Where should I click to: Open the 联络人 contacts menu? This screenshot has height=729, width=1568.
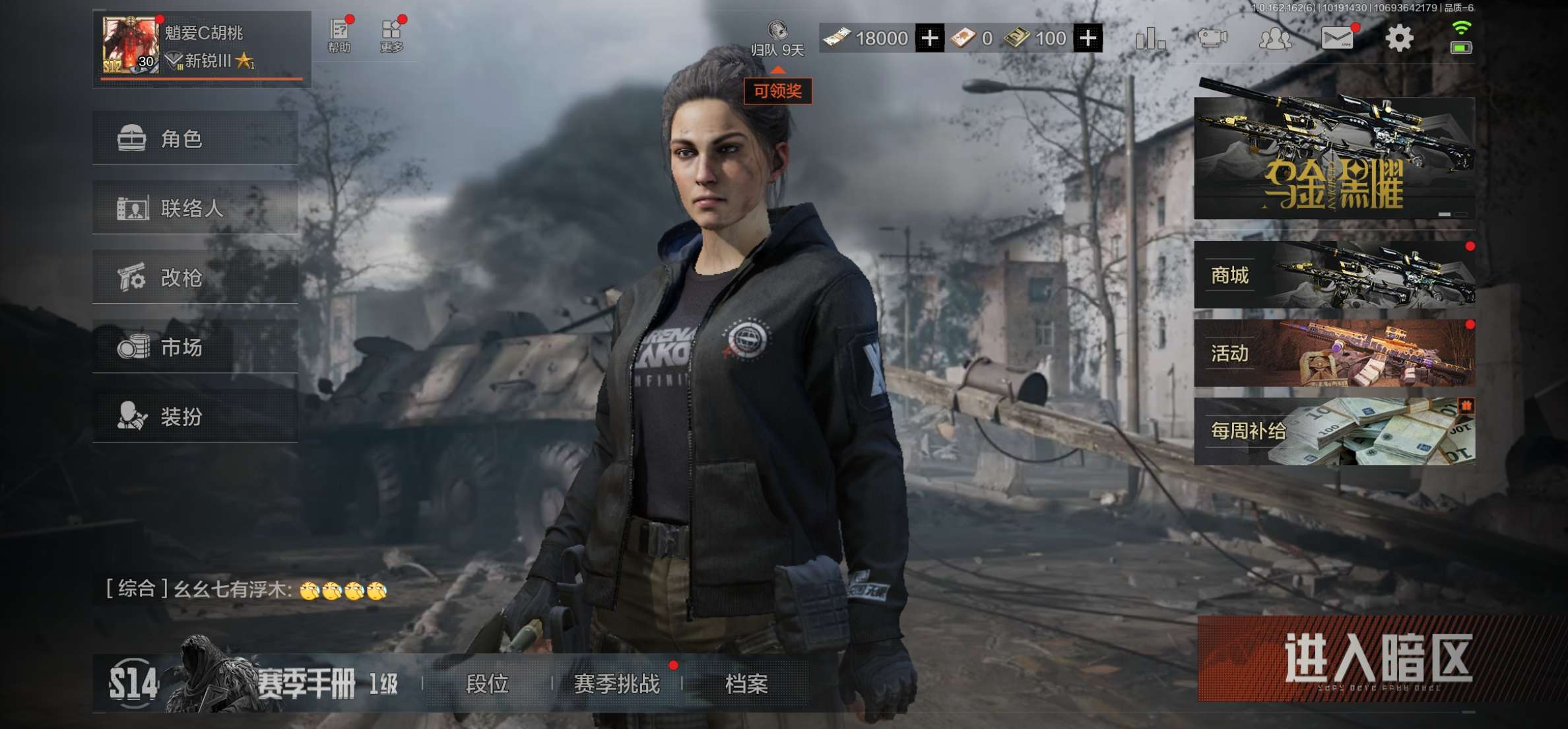(x=195, y=209)
